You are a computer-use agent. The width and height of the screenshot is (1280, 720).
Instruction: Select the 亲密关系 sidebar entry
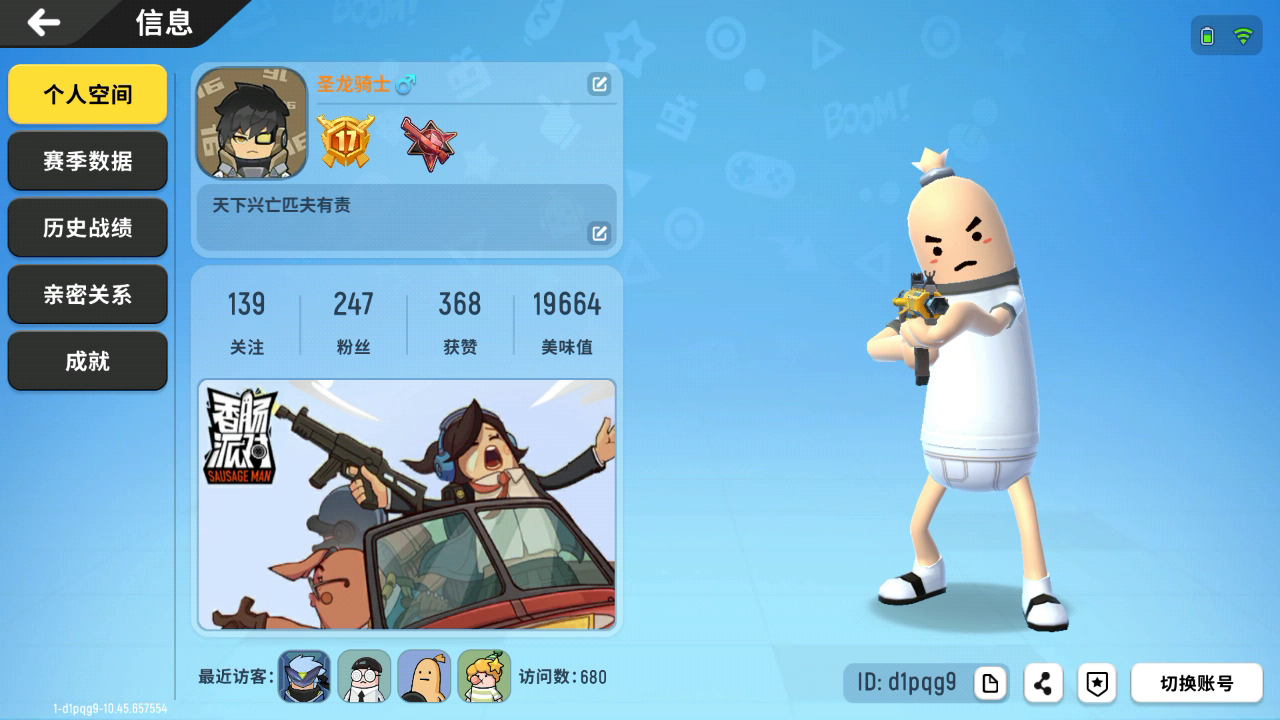[x=87, y=294]
